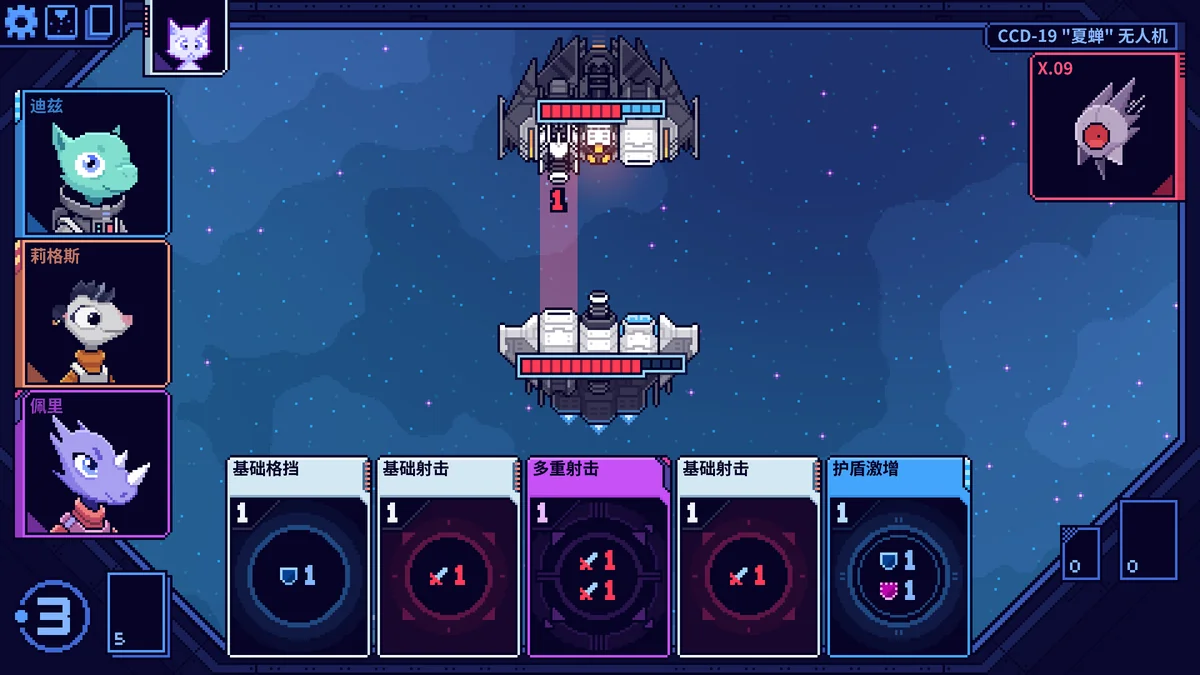Choose the 莉格斯 crew portrait
1200x675 pixels.
coord(93,314)
